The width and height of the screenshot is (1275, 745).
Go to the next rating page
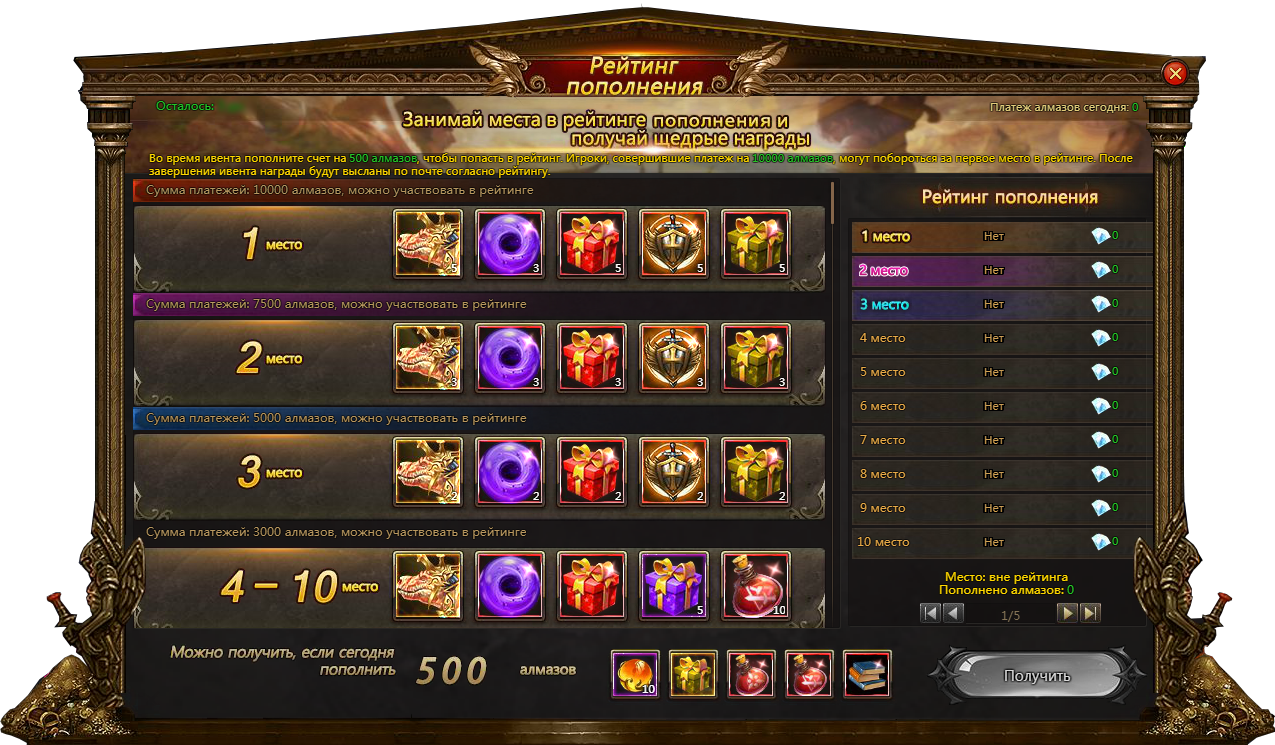click(x=1069, y=613)
